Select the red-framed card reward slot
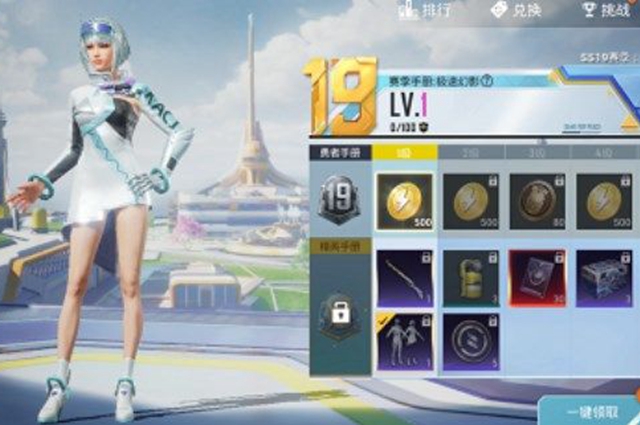The width and height of the screenshot is (640, 425). 537,277
